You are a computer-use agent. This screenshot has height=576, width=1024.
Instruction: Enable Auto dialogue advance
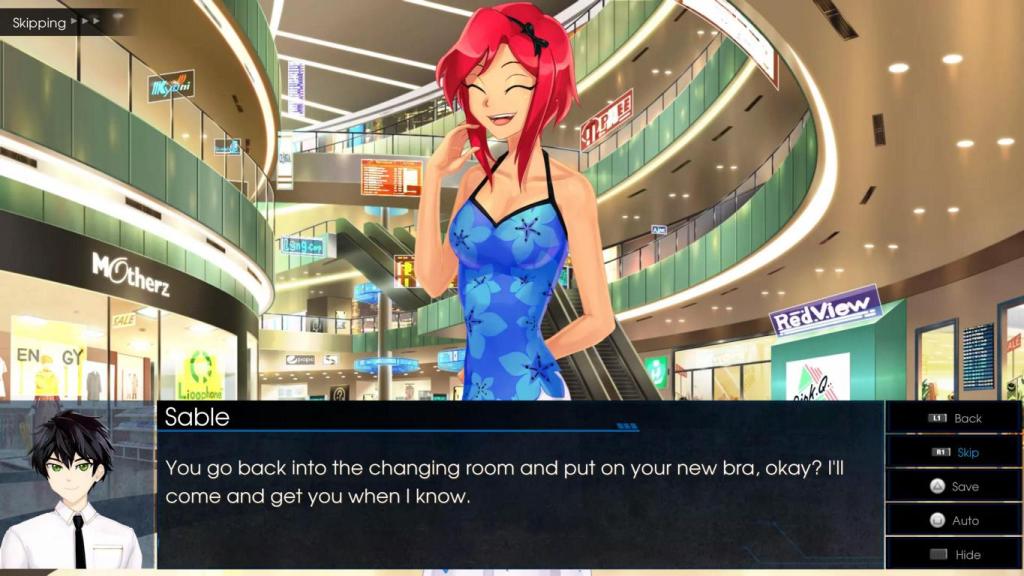tap(955, 520)
